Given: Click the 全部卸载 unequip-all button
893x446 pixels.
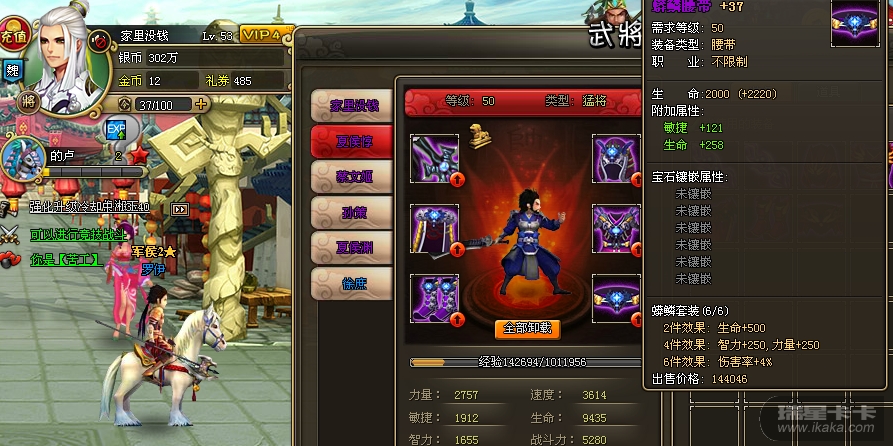Looking at the screenshot, I should pos(527,328).
